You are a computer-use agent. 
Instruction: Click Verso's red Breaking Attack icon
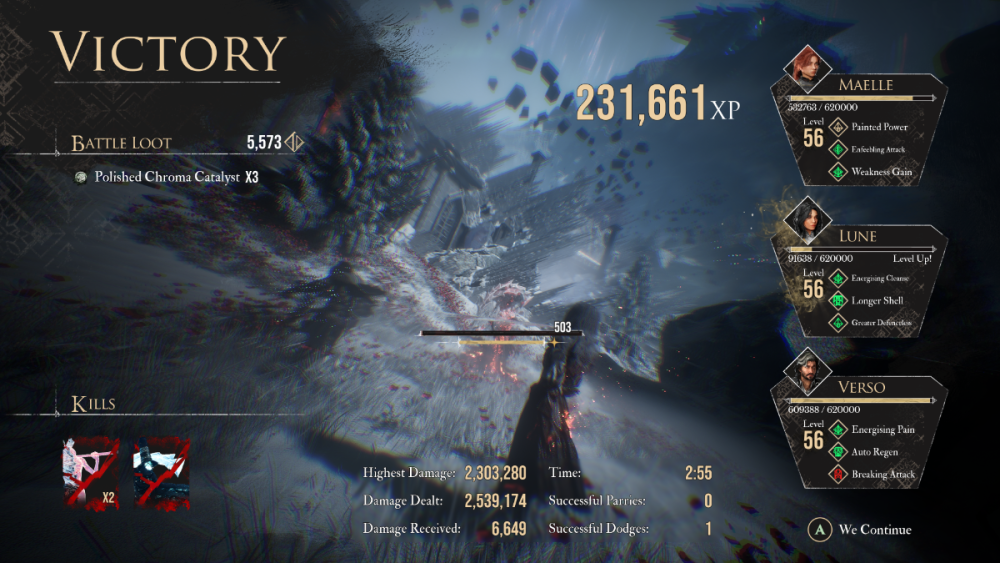[x=839, y=474]
